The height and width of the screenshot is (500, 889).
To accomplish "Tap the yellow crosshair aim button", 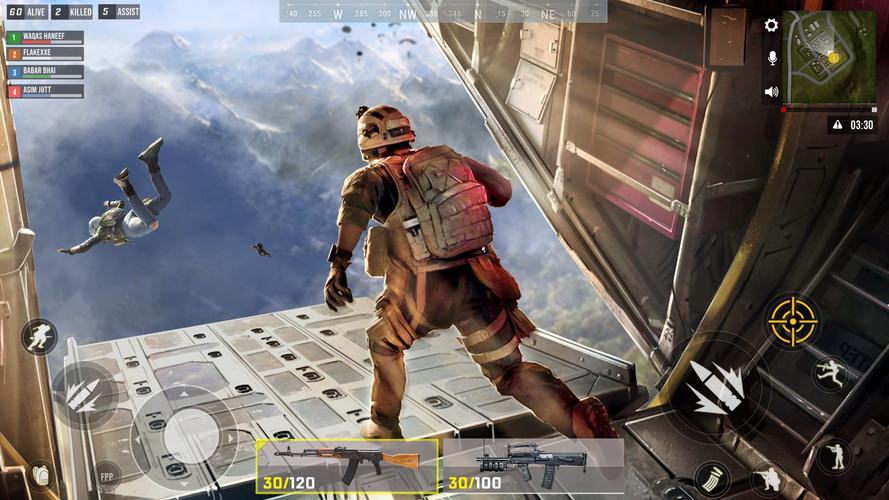I will coord(793,321).
